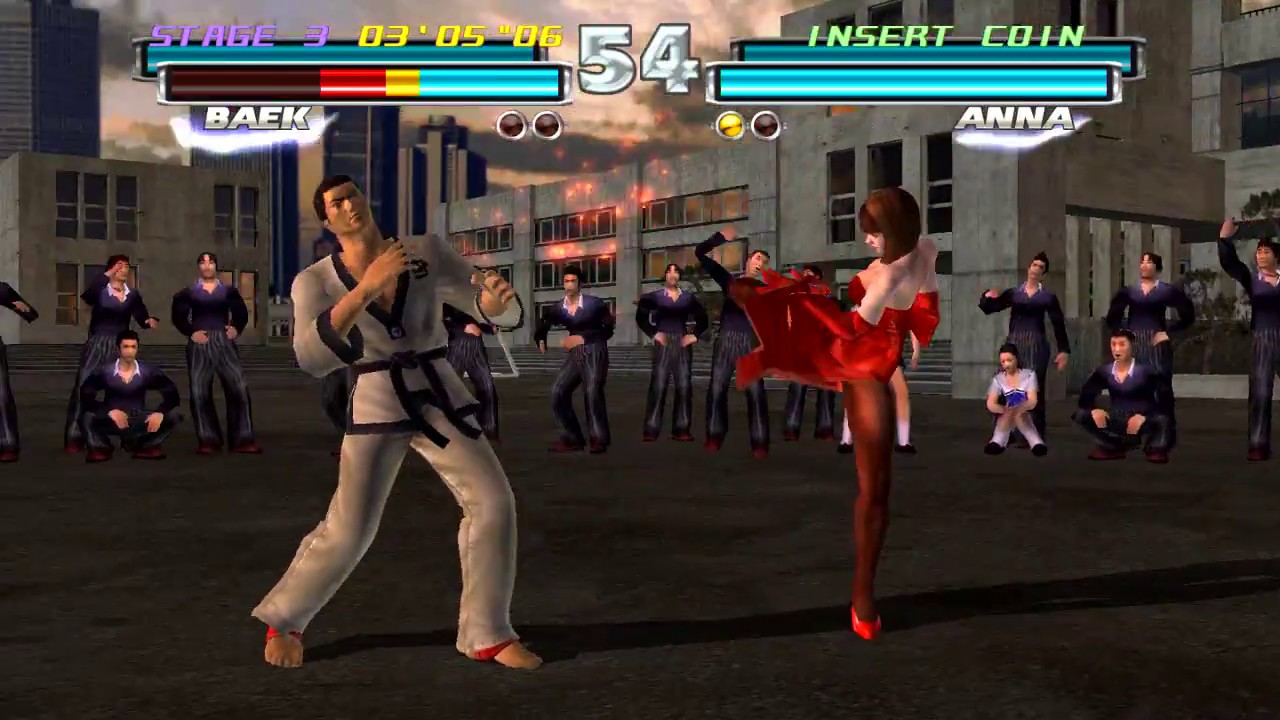
Task: Toggle the yellow recoverable health segment
Action: pos(405,82)
